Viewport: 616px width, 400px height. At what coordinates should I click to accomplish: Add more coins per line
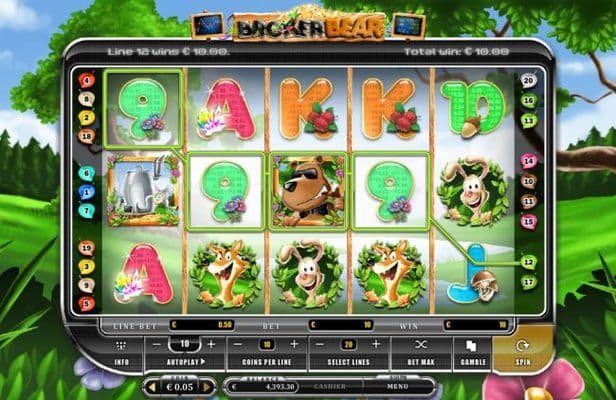click(x=294, y=343)
